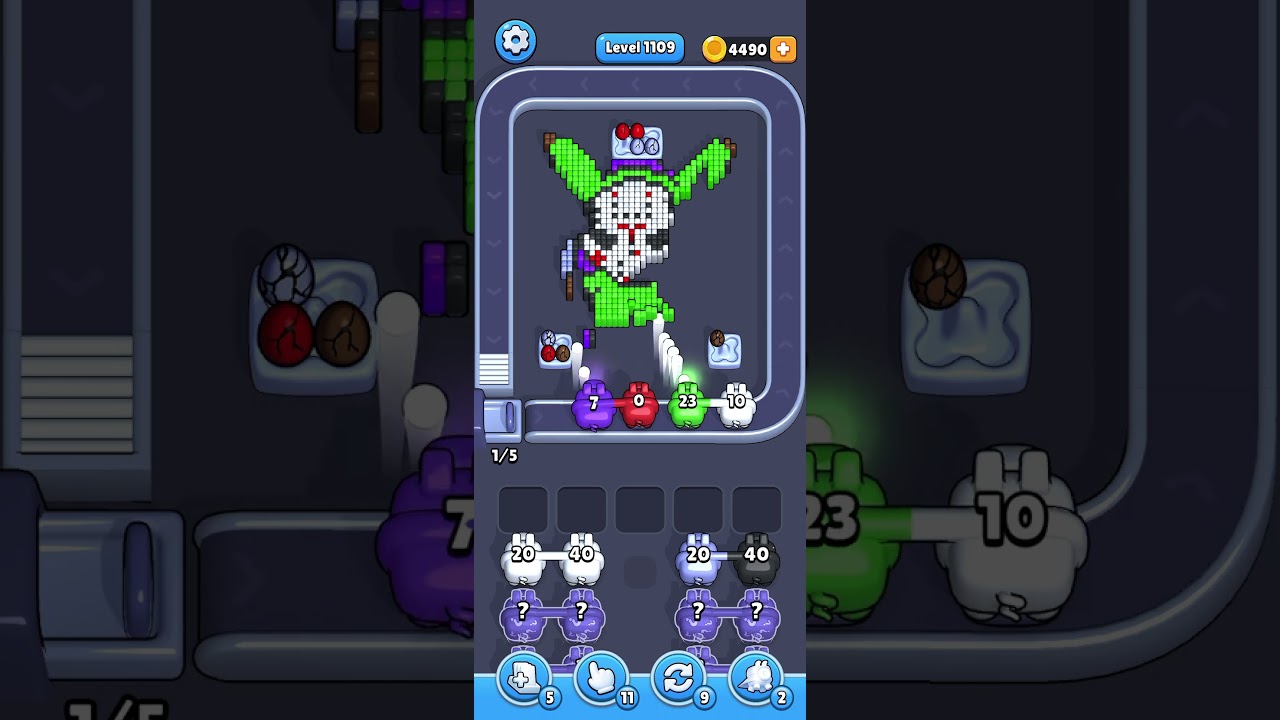1280x720 pixels.
Task: Tap the 1/5 progress indicator pipe
Action: pyautogui.click(x=503, y=455)
